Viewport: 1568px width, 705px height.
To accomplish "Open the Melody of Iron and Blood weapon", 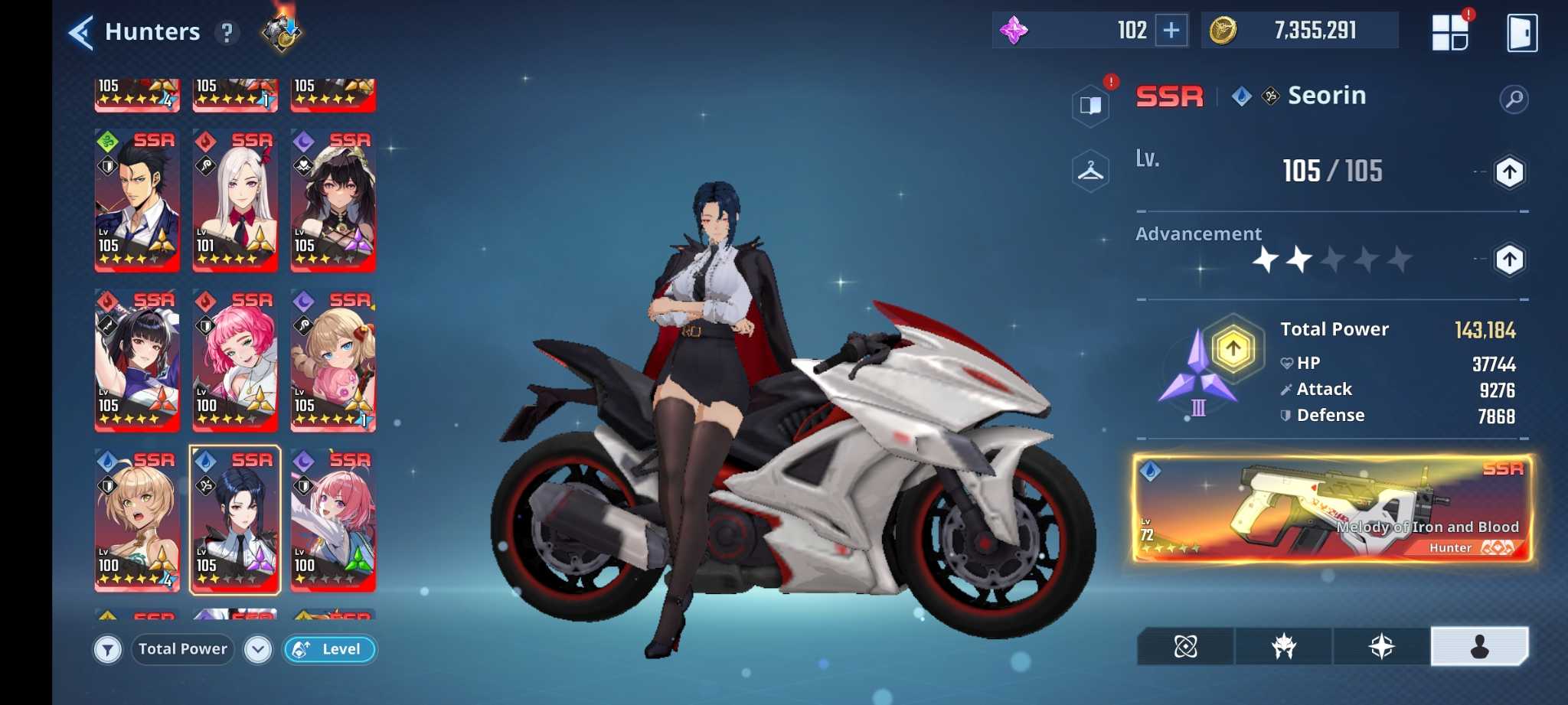I will click(1332, 509).
